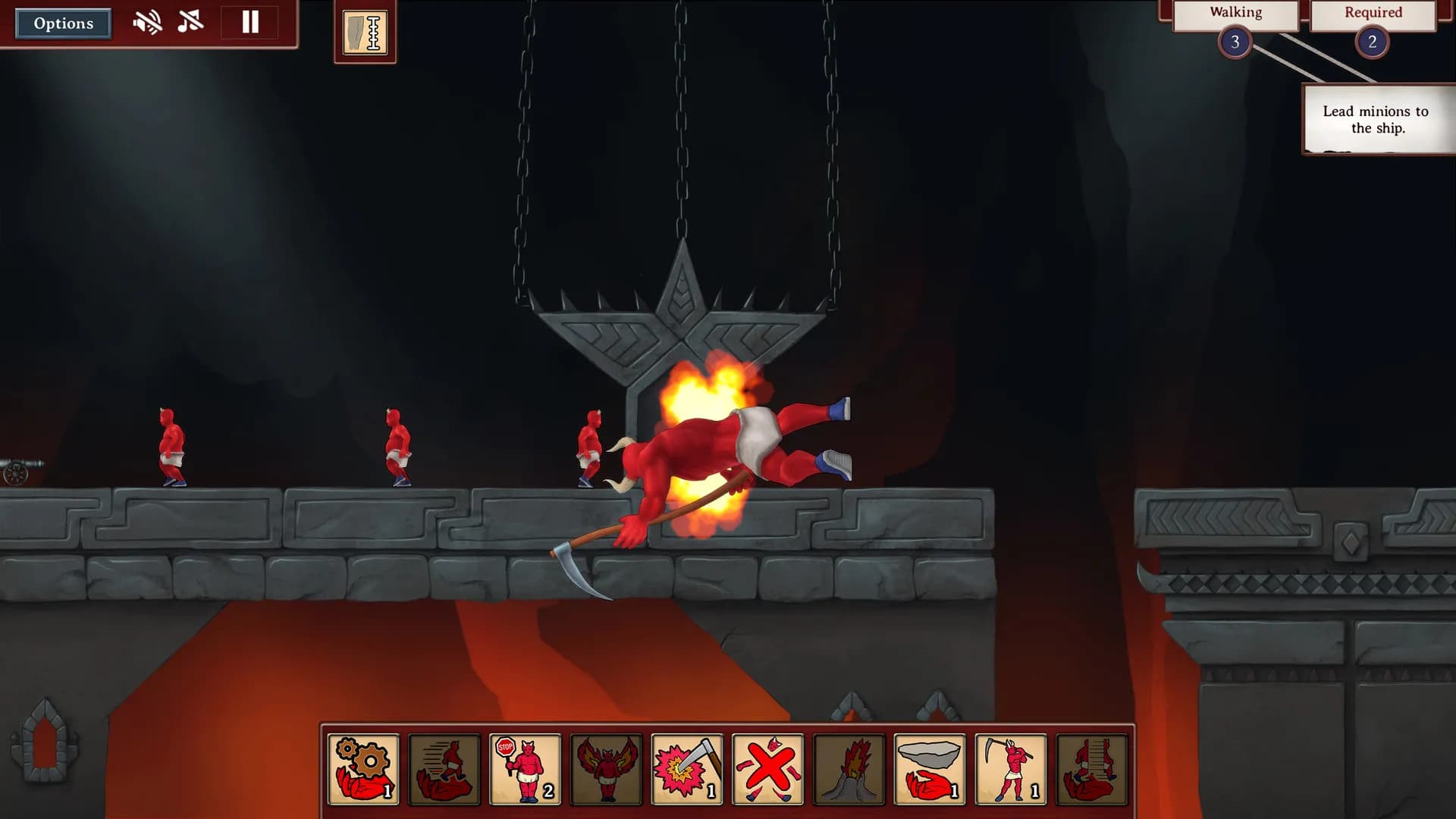
Task: Select the volcano fire ability
Action: click(848, 770)
